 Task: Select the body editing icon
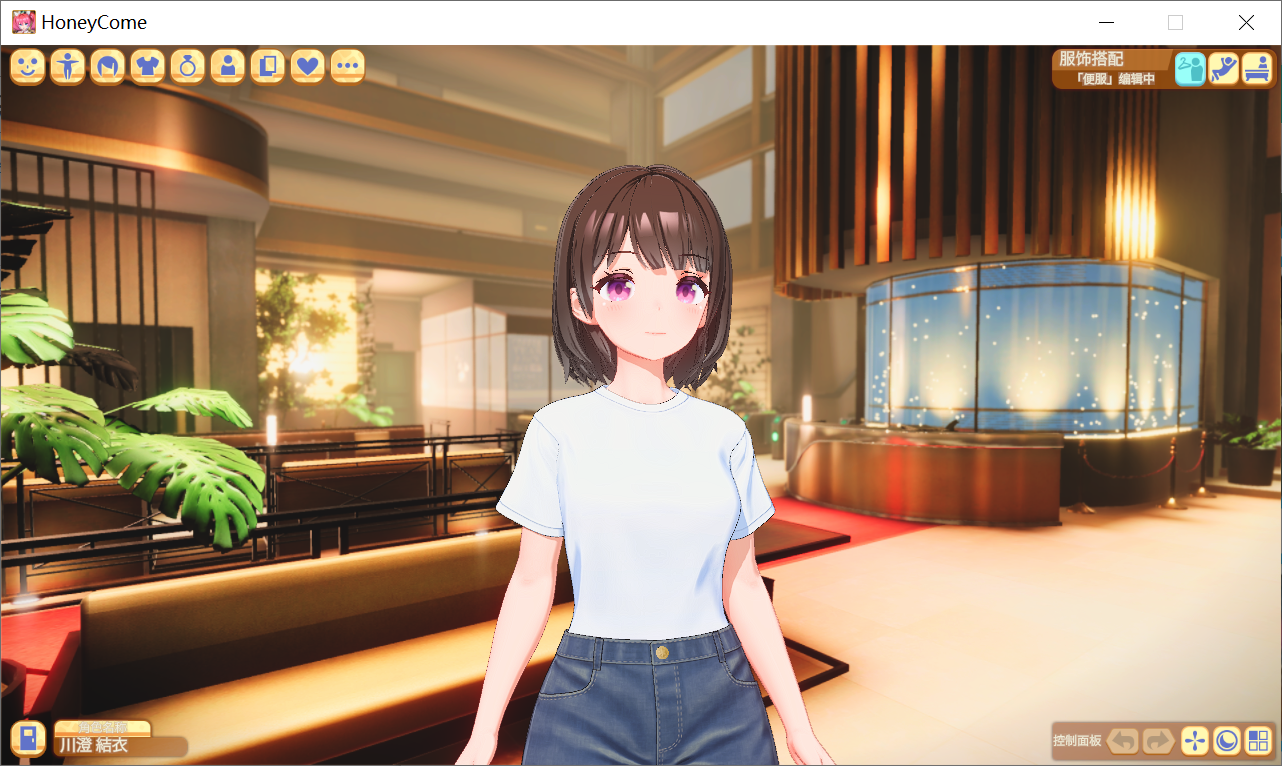click(67, 66)
